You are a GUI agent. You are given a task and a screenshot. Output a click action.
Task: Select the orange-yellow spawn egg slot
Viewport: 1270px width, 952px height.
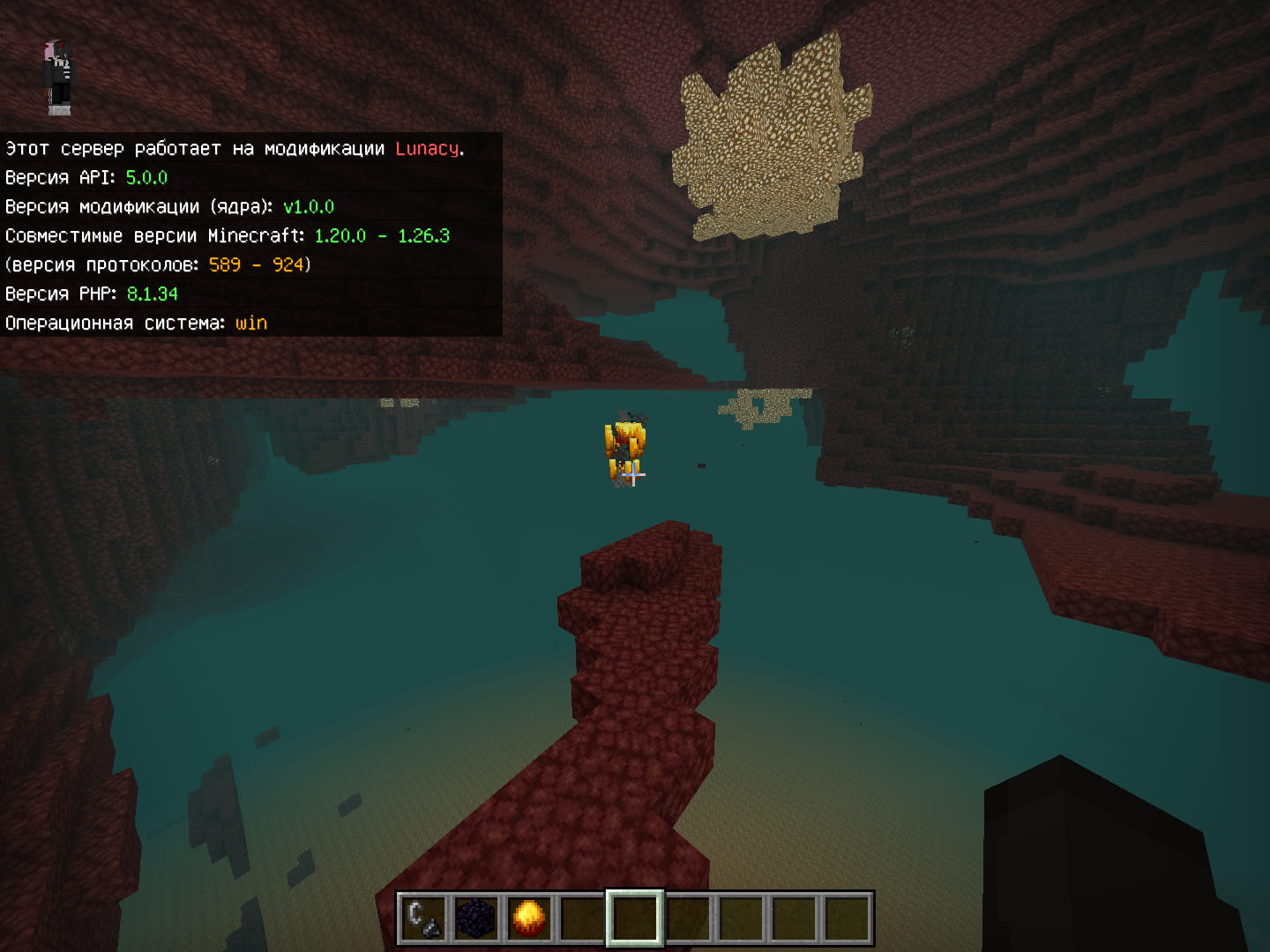[529, 918]
